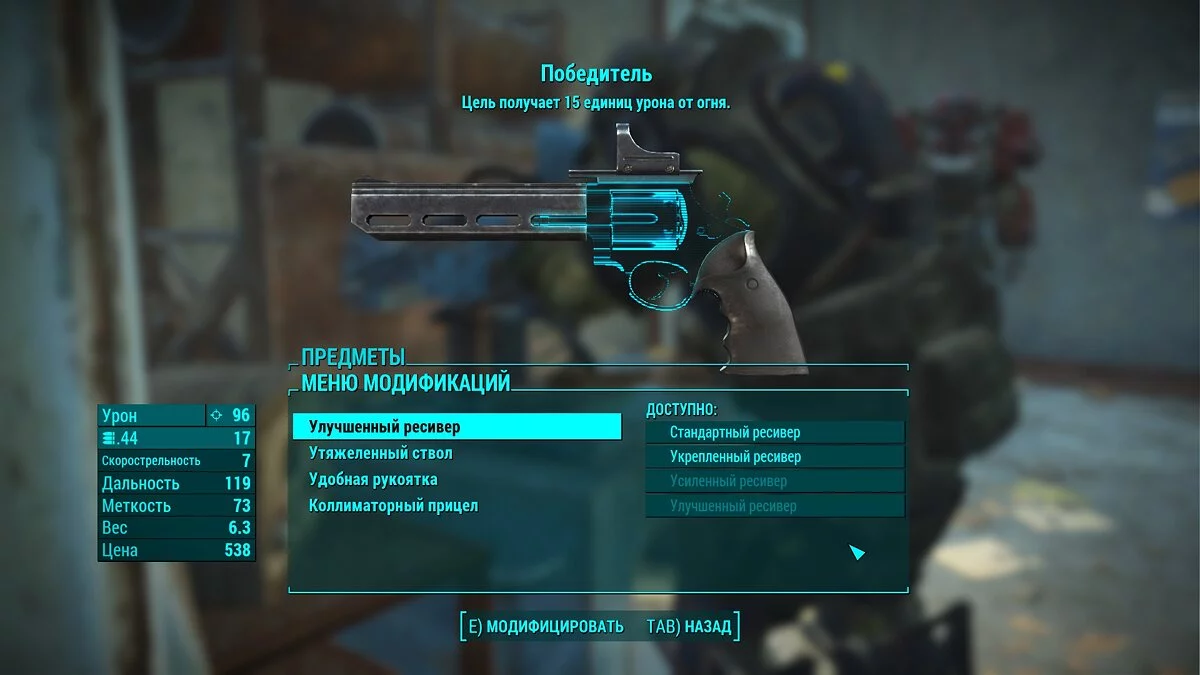Select the Улучшенный ресивер modification slot
The image size is (1200, 675).
[x=456, y=427]
